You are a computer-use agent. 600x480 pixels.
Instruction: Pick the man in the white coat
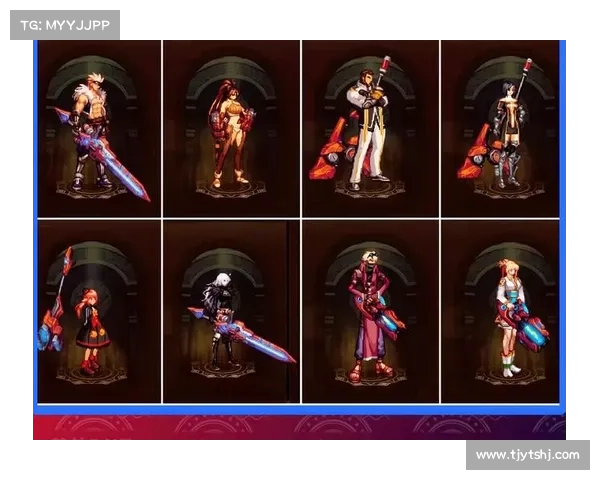click(x=369, y=128)
